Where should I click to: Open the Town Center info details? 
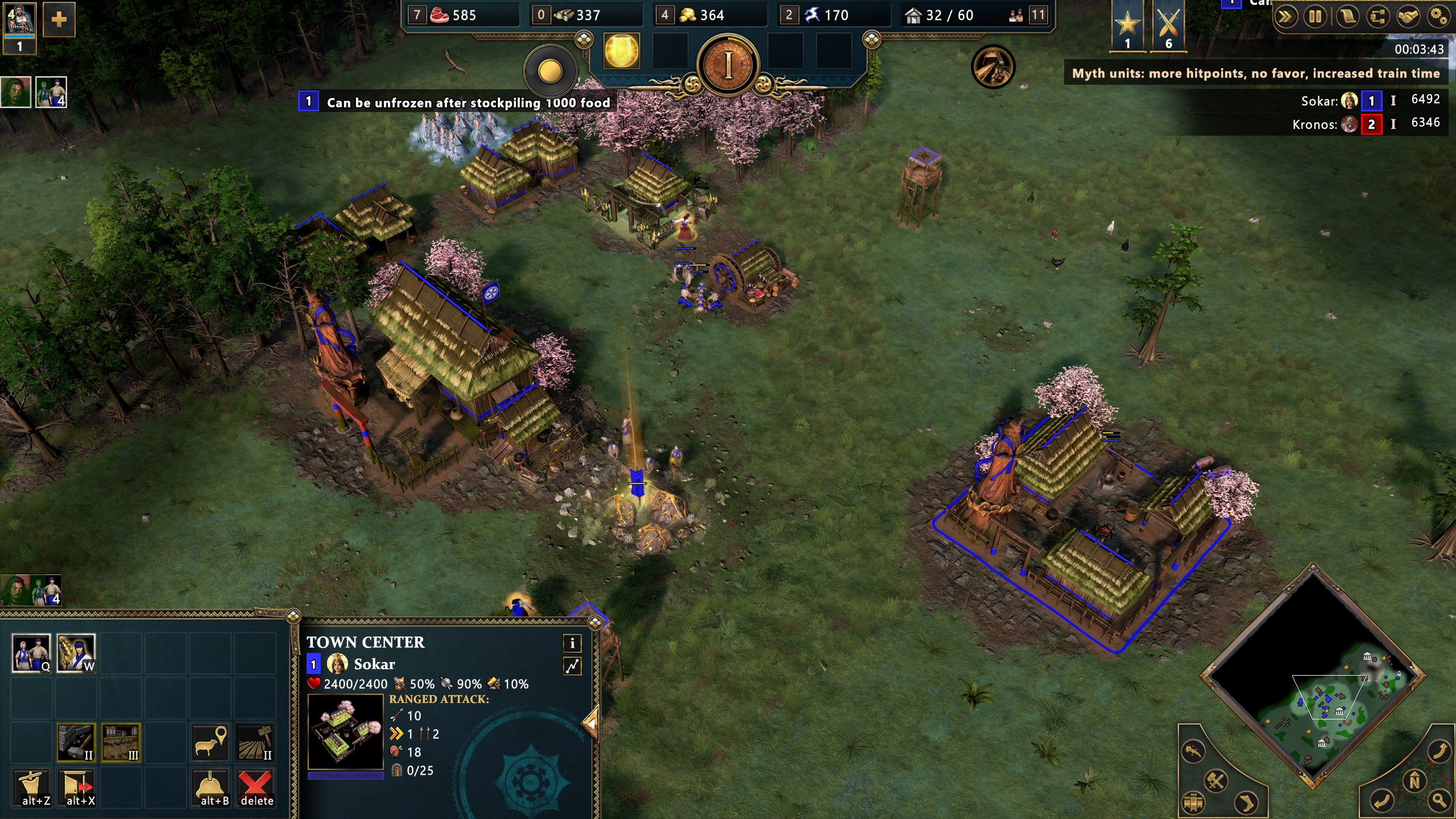click(x=572, y=643)
